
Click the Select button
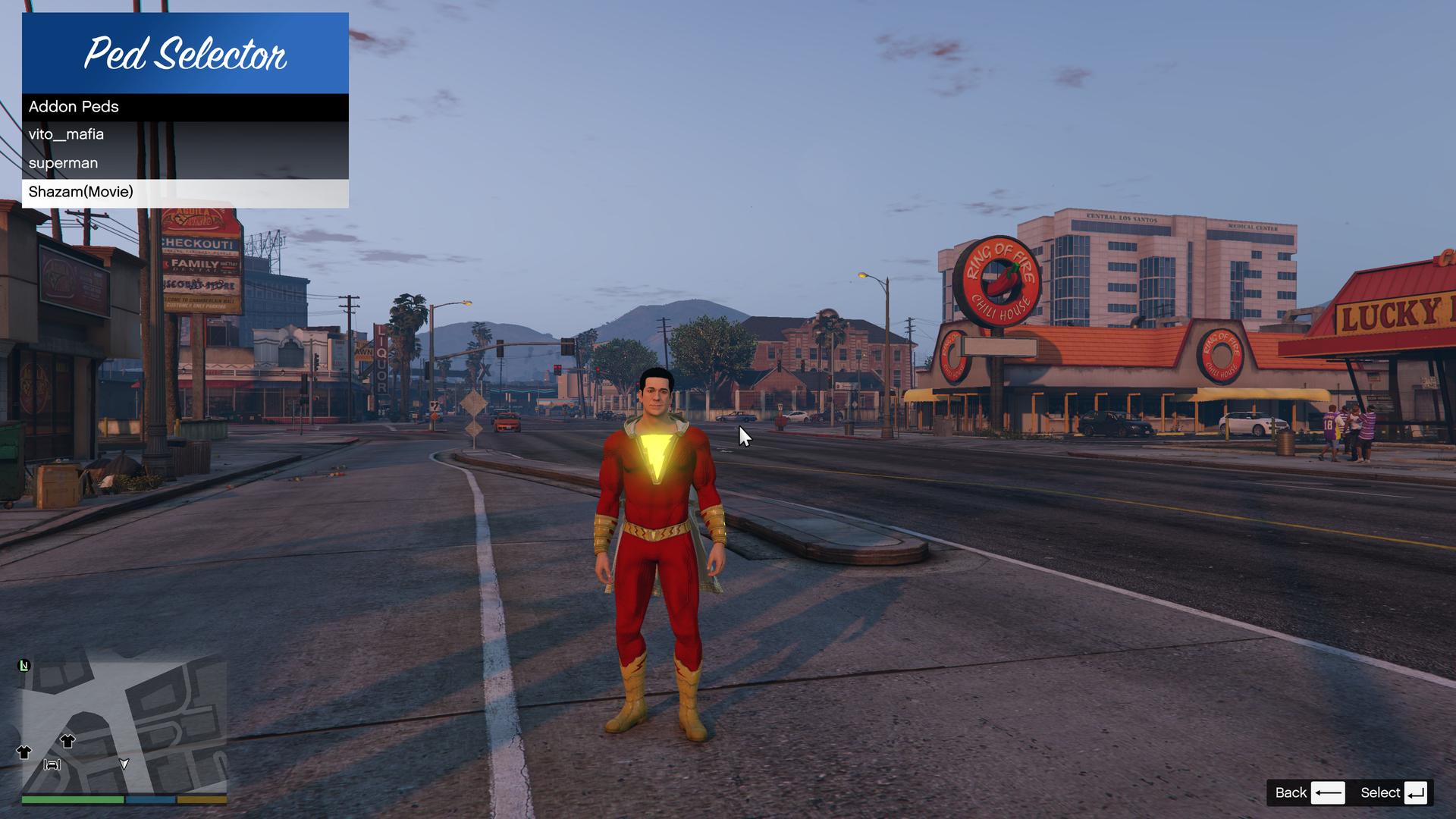click(1382, 792)
